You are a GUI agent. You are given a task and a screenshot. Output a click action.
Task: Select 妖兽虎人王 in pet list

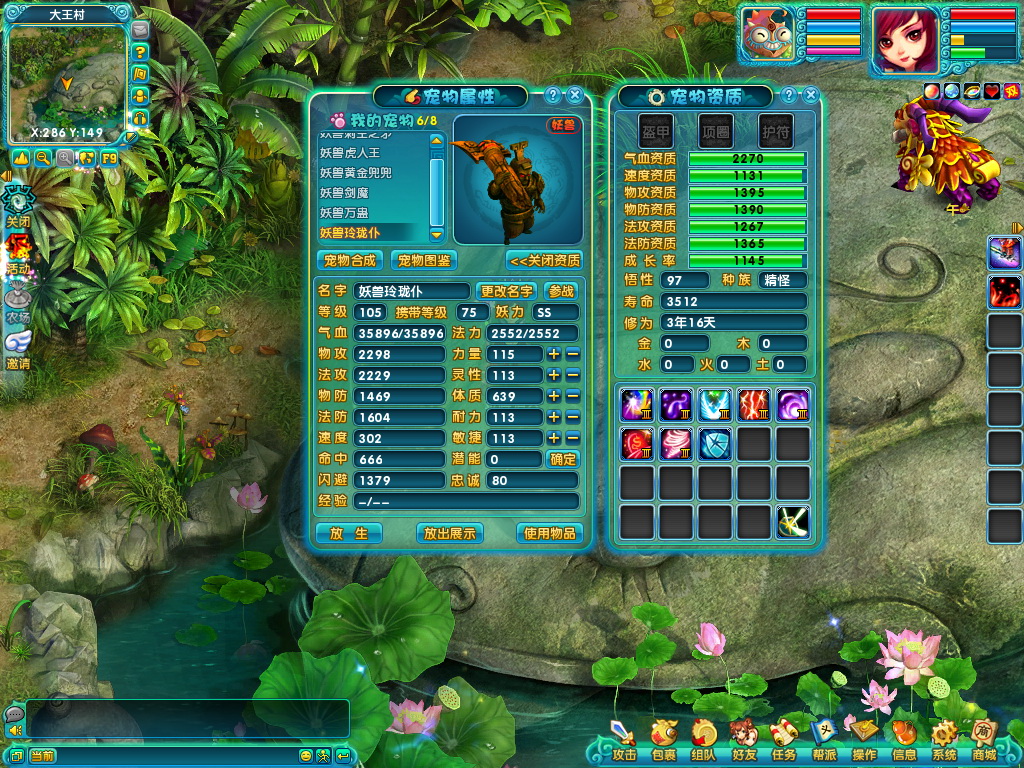(350, 153)
